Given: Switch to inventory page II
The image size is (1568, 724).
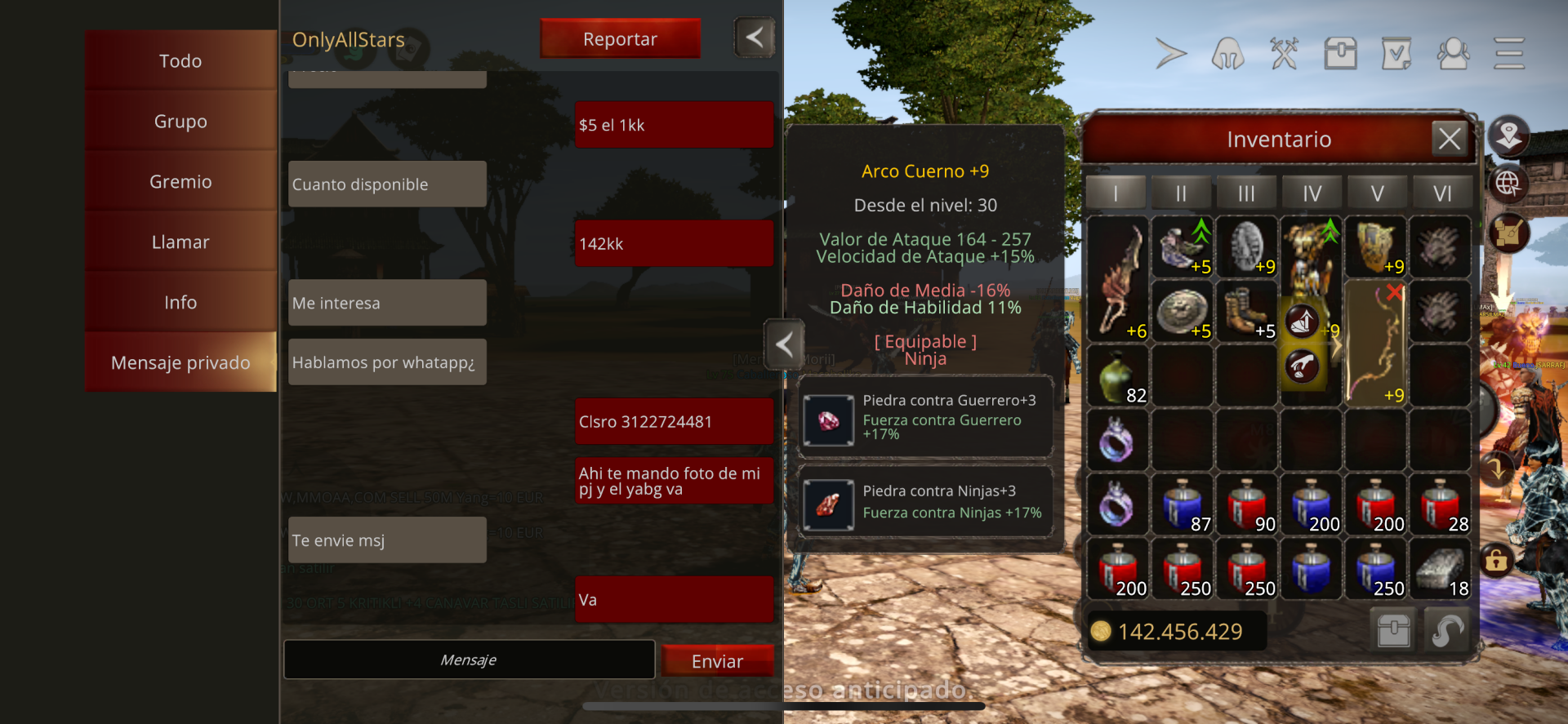Looking at the screenshot, I should click(1181, 193).
